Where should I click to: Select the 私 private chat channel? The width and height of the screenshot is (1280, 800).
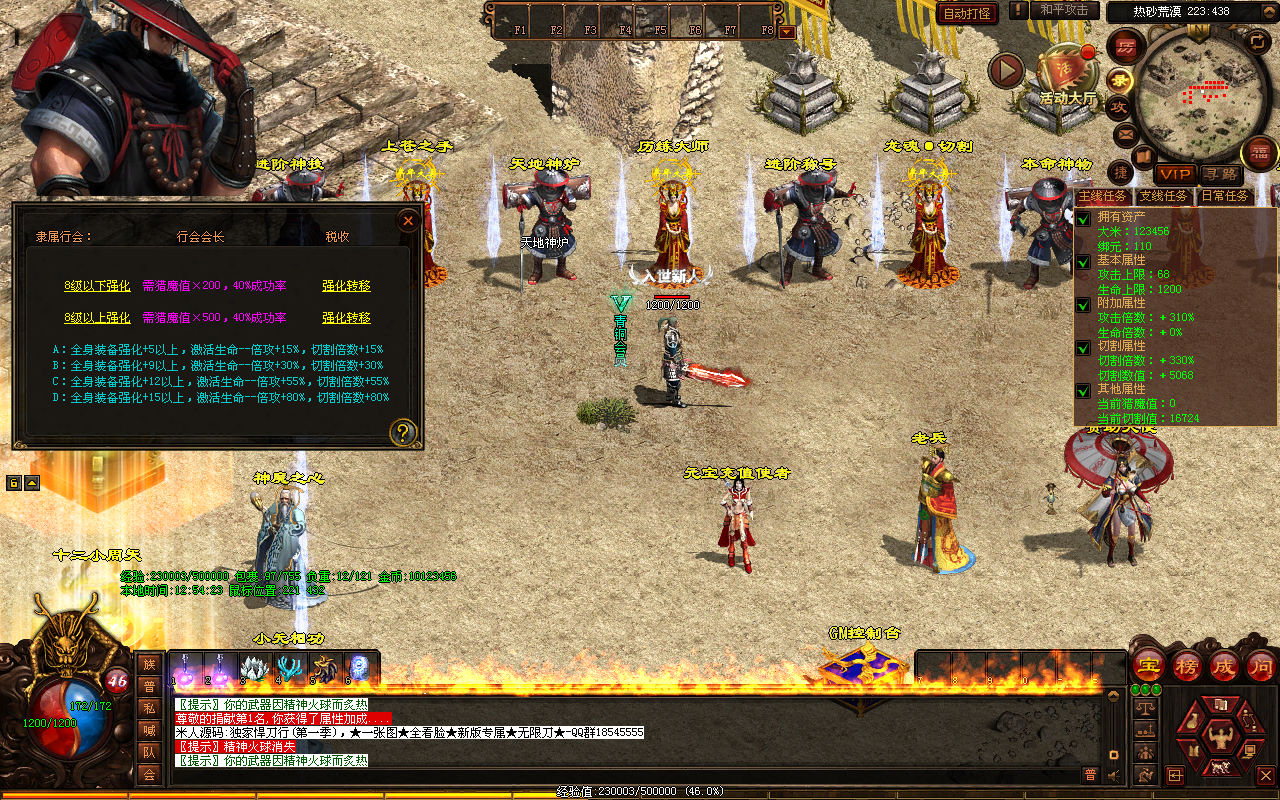pos(149,709)
